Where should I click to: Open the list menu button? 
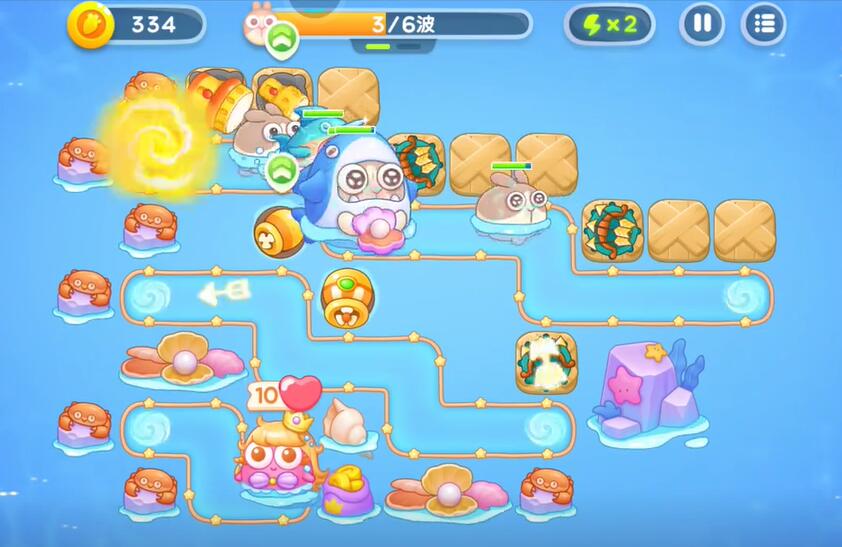pyautogui.click(x=763, y=24)
